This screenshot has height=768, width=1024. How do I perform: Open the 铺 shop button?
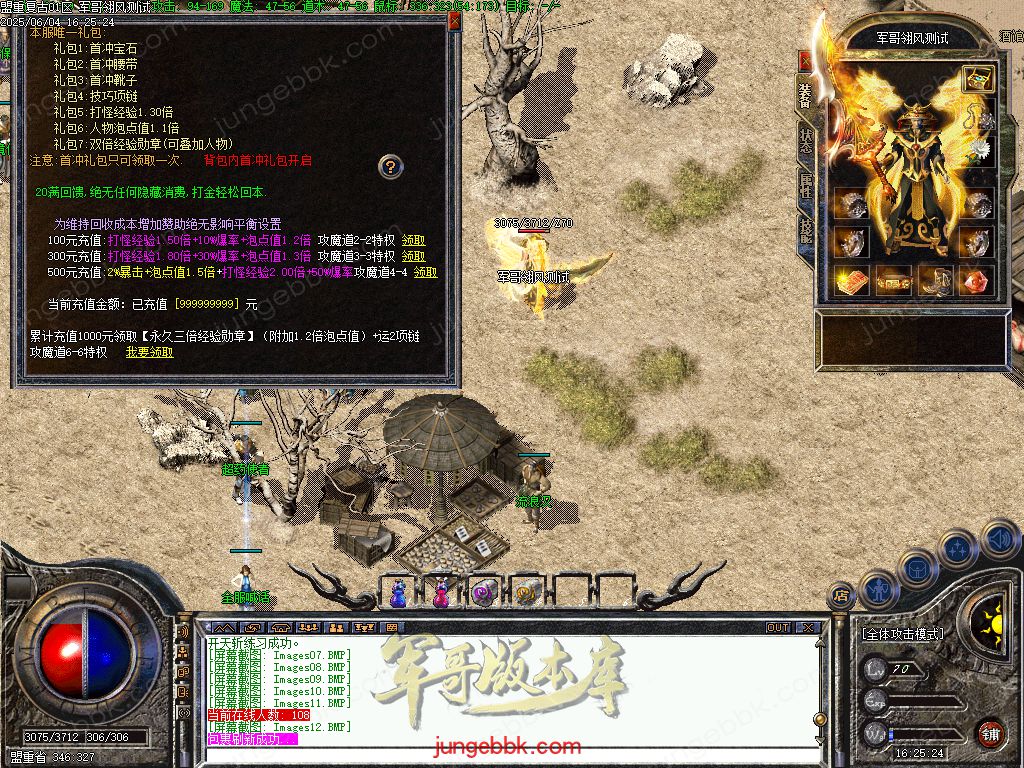990,732
